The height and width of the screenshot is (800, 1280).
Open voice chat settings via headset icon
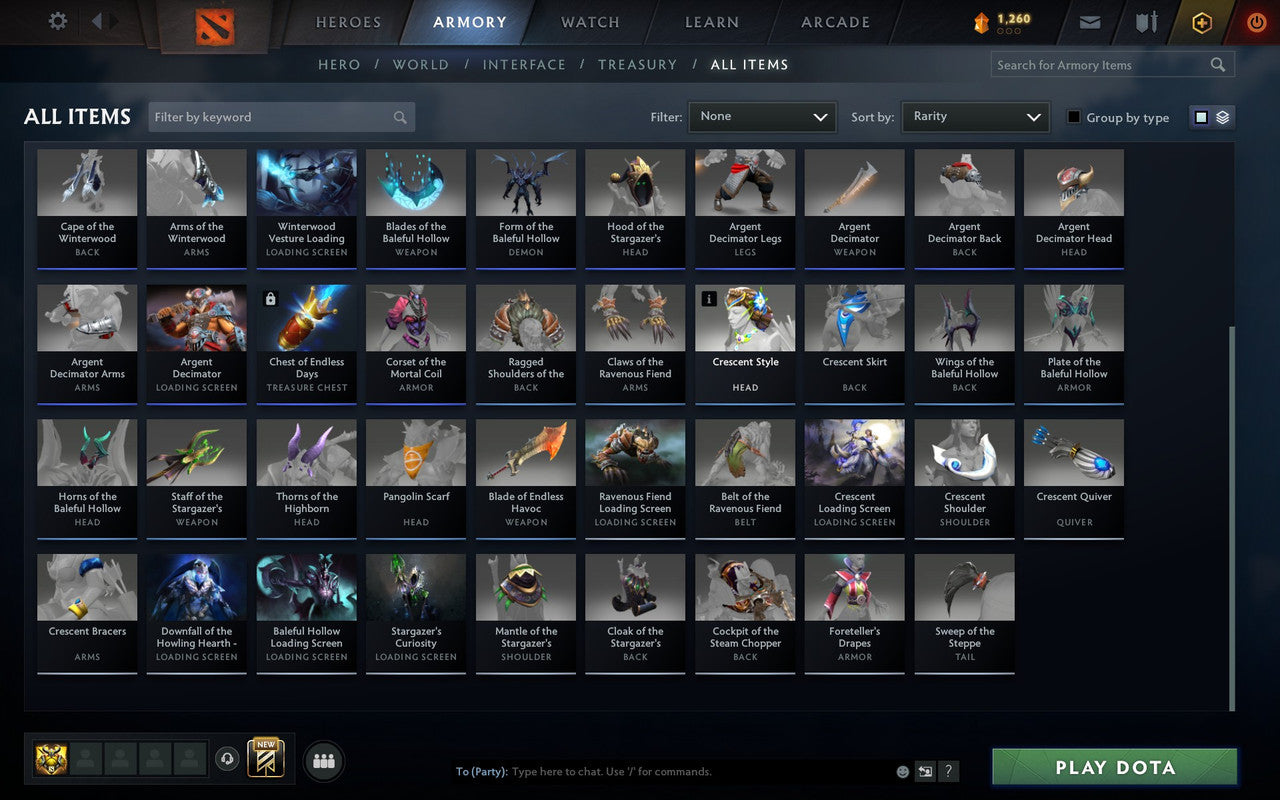[228, 760]
